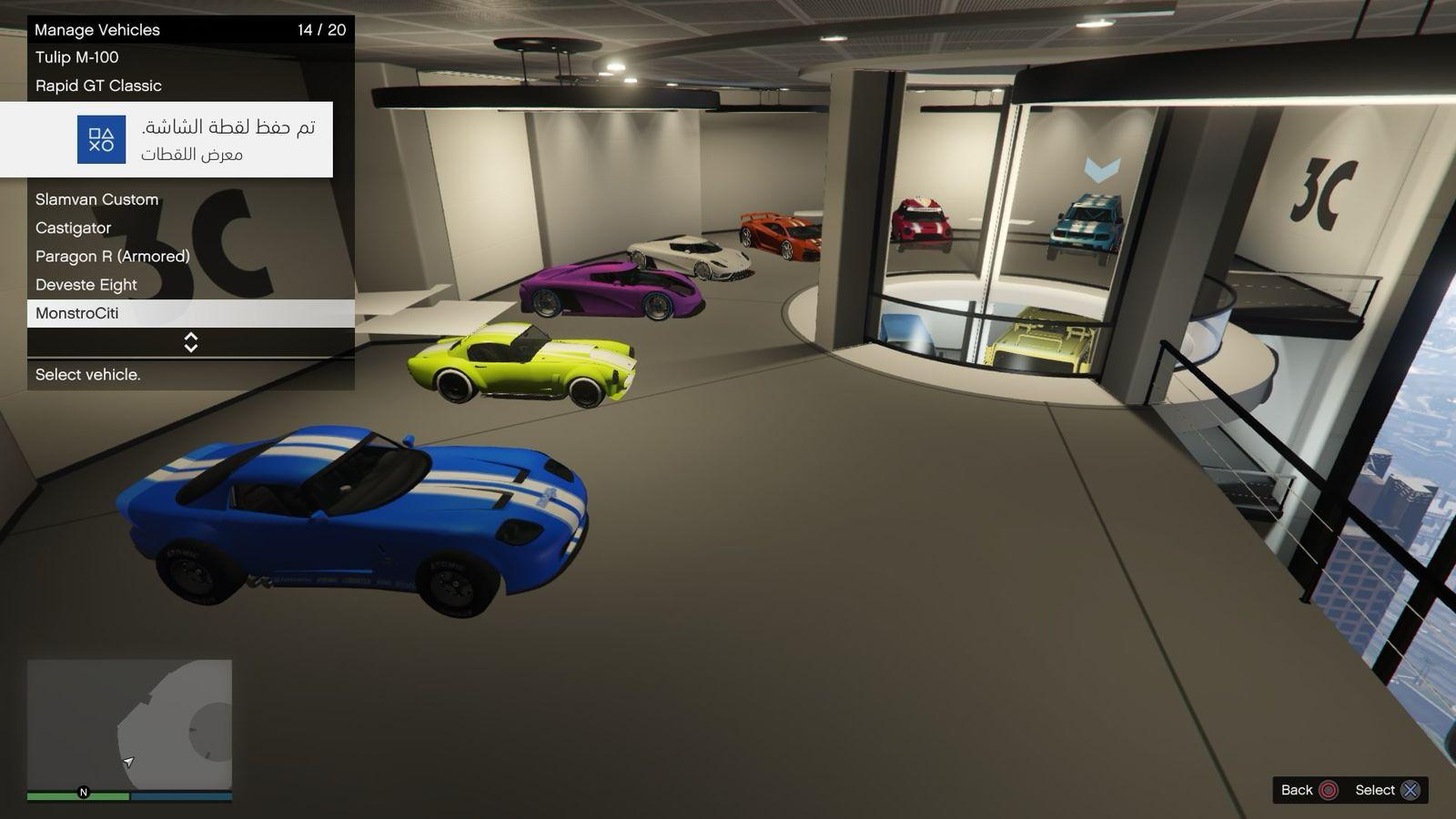Click the list scroll arrows indicator
Viewport: 1456px width, 819px height.
pos(191,342)
